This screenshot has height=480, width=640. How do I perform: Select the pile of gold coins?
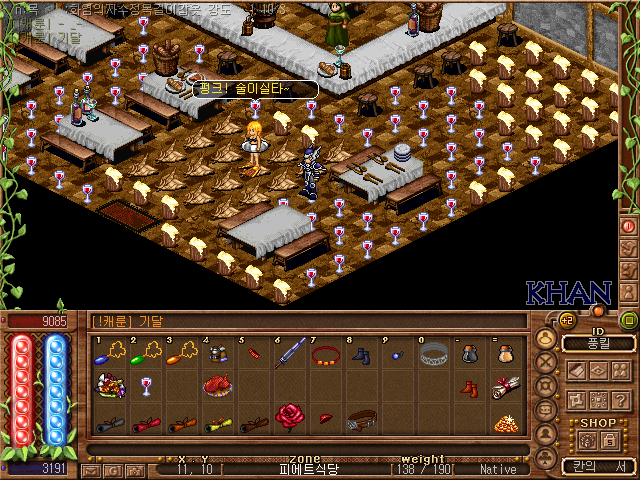(x=503, y=422)
